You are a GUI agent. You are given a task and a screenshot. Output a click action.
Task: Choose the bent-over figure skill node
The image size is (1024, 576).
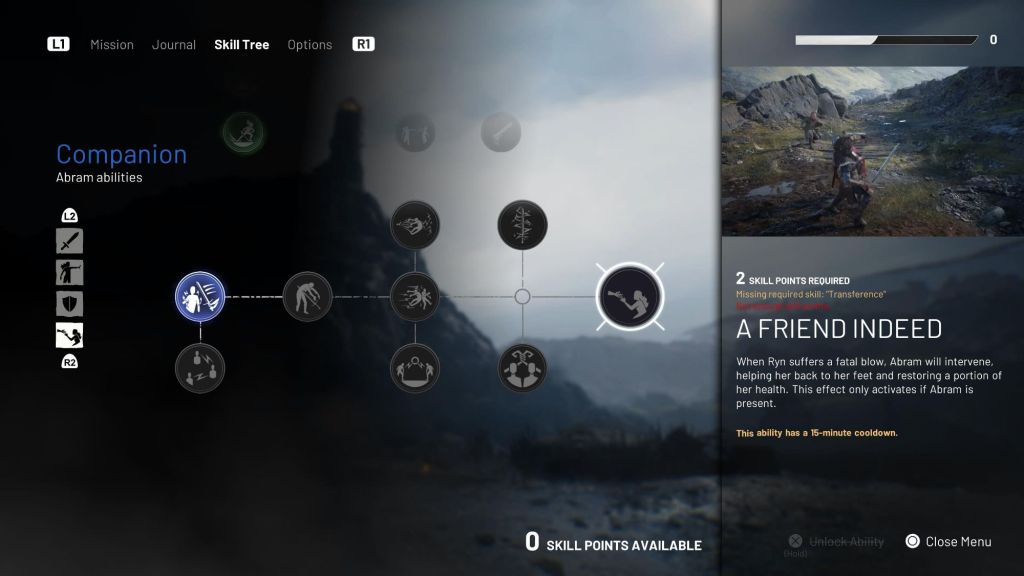pos(307,297)
